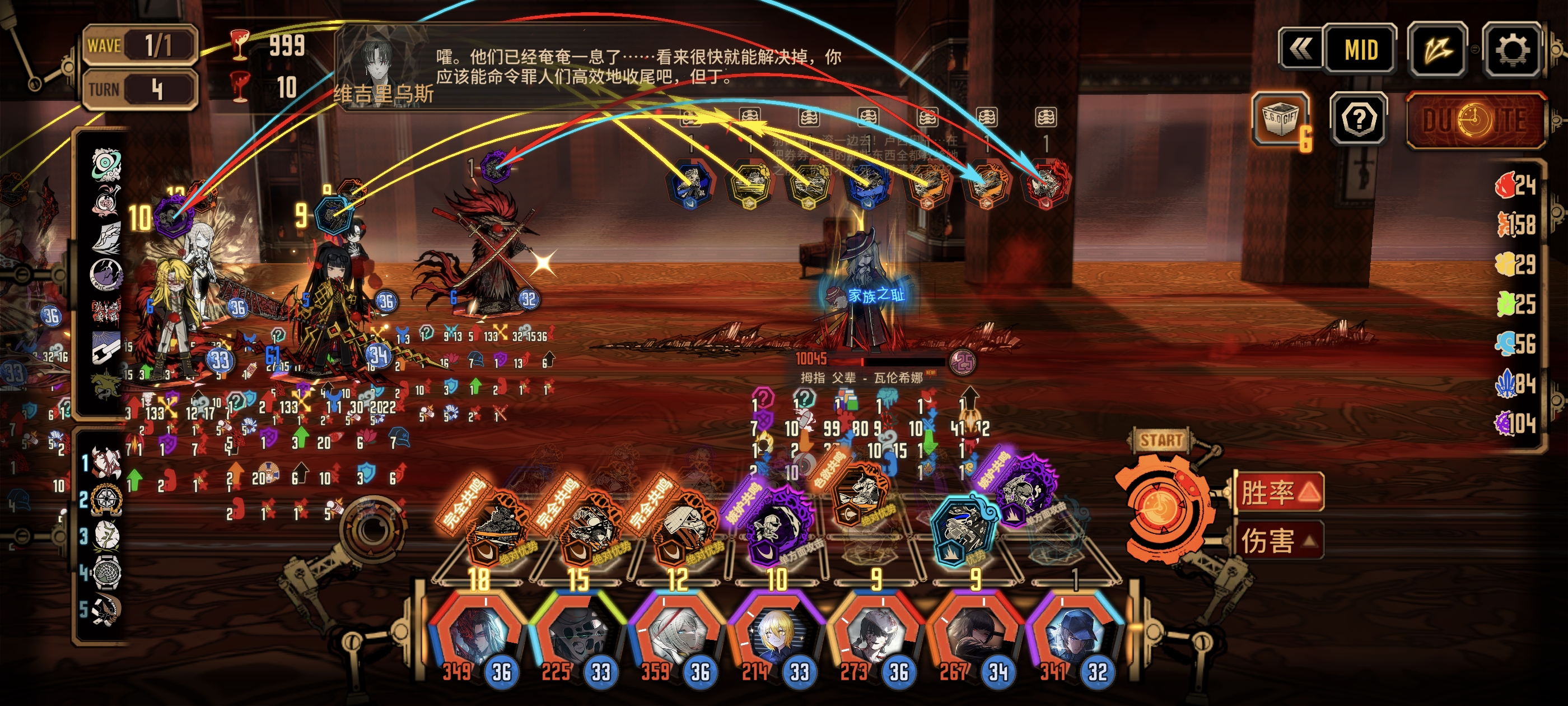1568x706 pixels.
Task: Activate the clock-faced time ability button
Action: tap(1475, 120)
